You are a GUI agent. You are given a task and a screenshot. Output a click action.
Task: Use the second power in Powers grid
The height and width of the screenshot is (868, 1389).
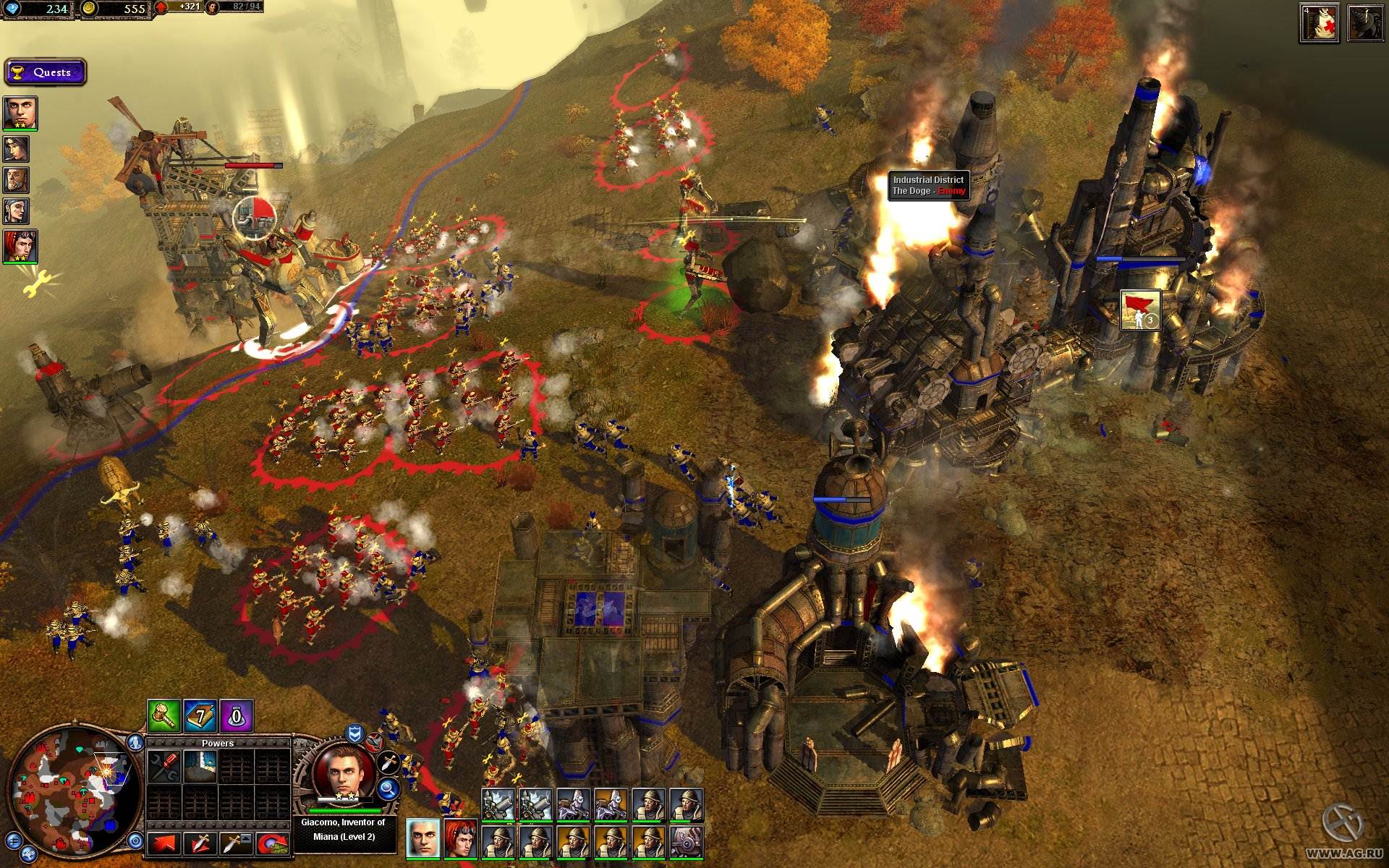200,767
